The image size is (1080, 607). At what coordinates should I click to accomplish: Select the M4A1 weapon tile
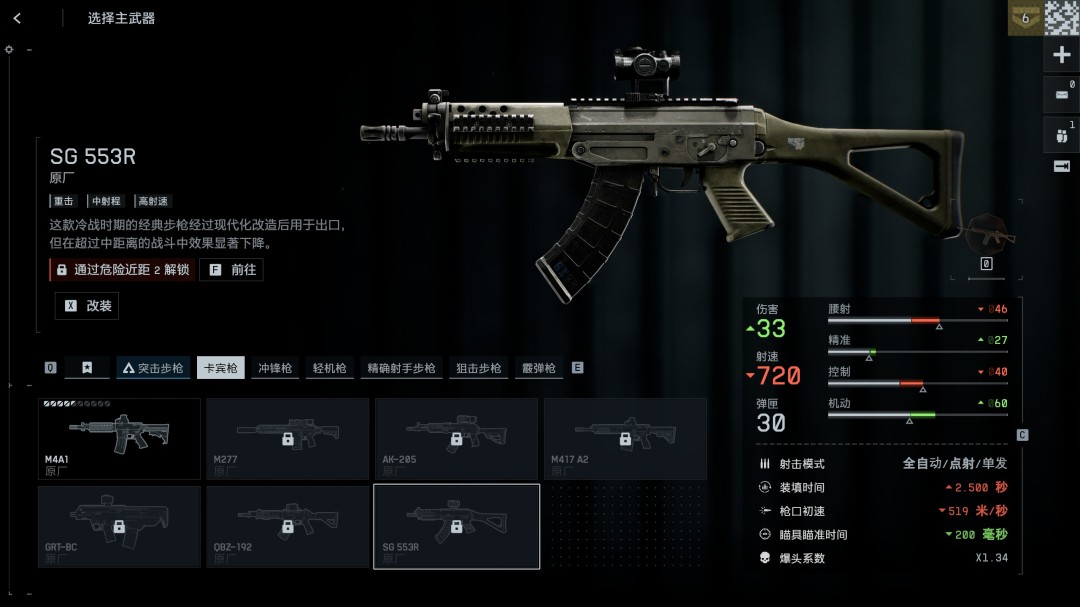point(119,438)
